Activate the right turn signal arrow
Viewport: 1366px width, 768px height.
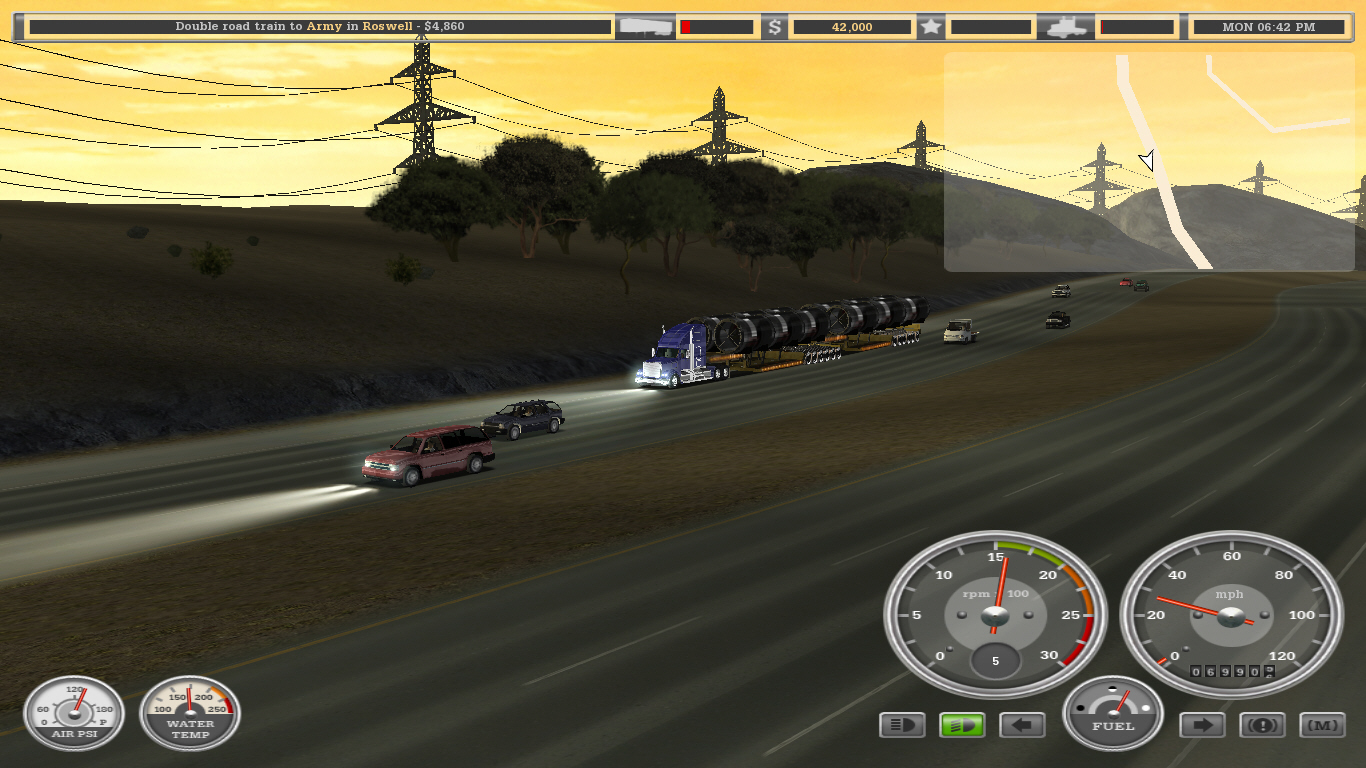[1202, 725]
